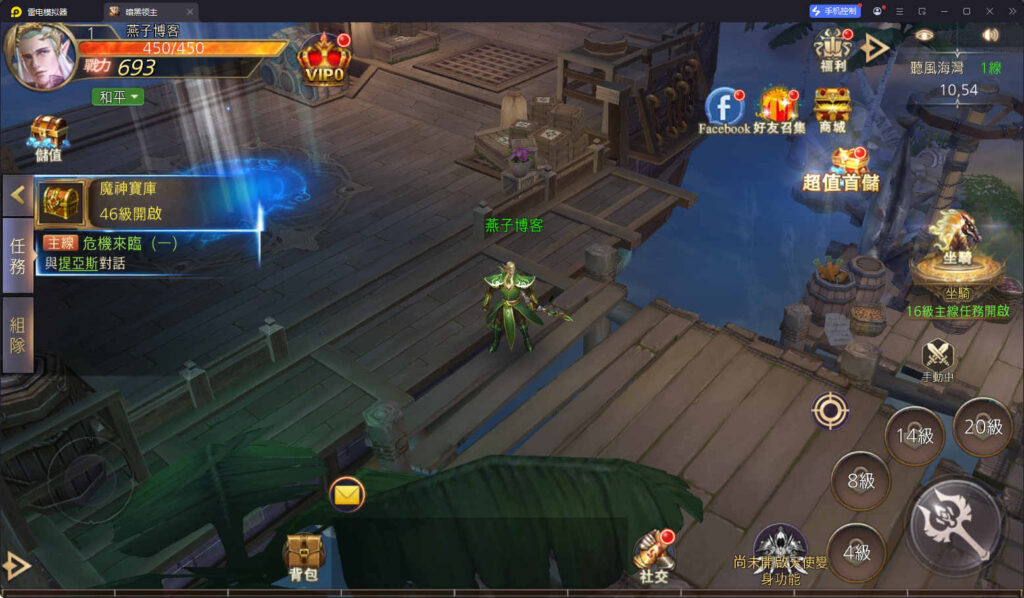Screen dimensions: 1024x598
Task: Switch to the 組隊 team tab
Action: coord(17,335)
